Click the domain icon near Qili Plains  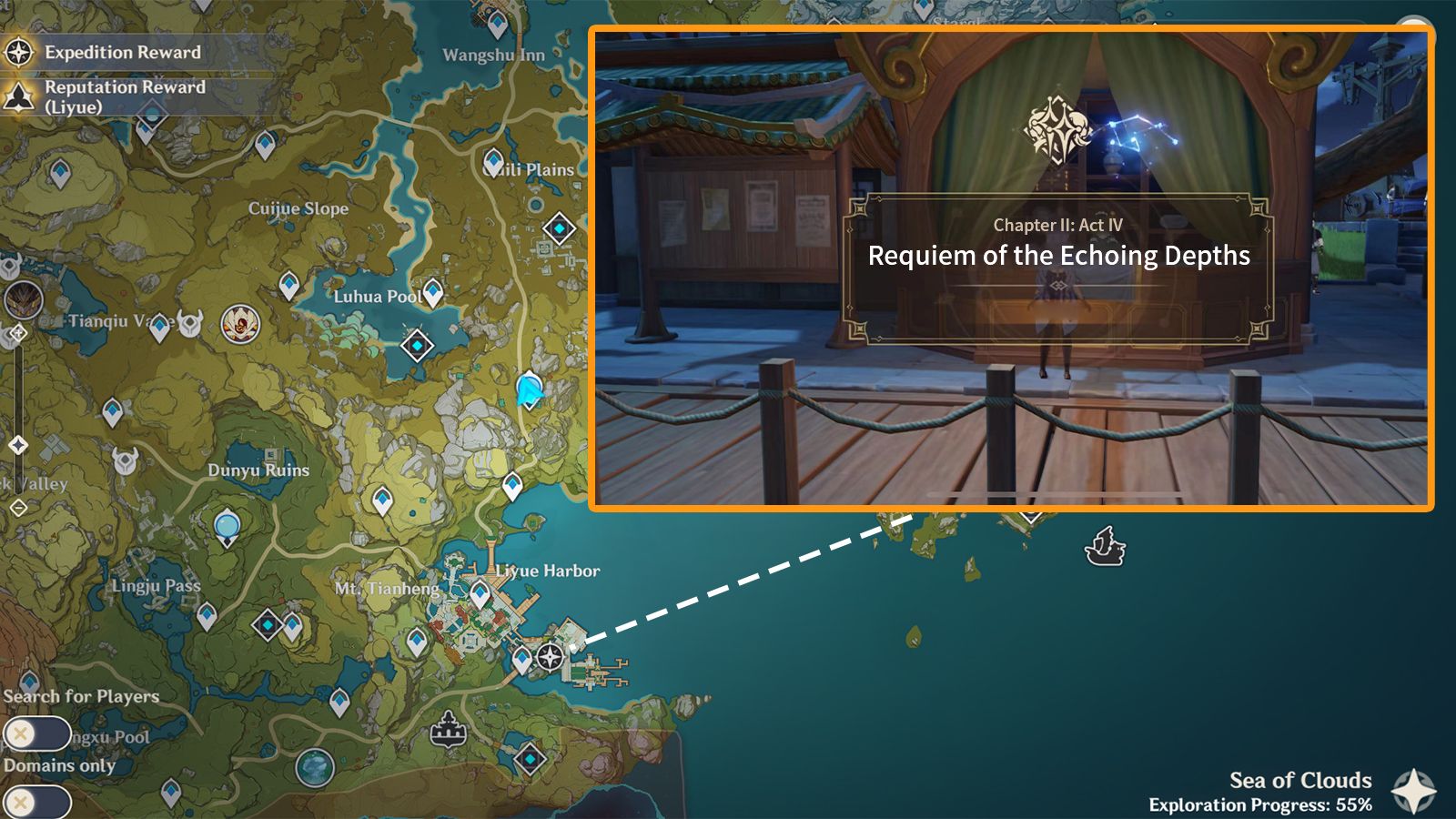point(558,227)
